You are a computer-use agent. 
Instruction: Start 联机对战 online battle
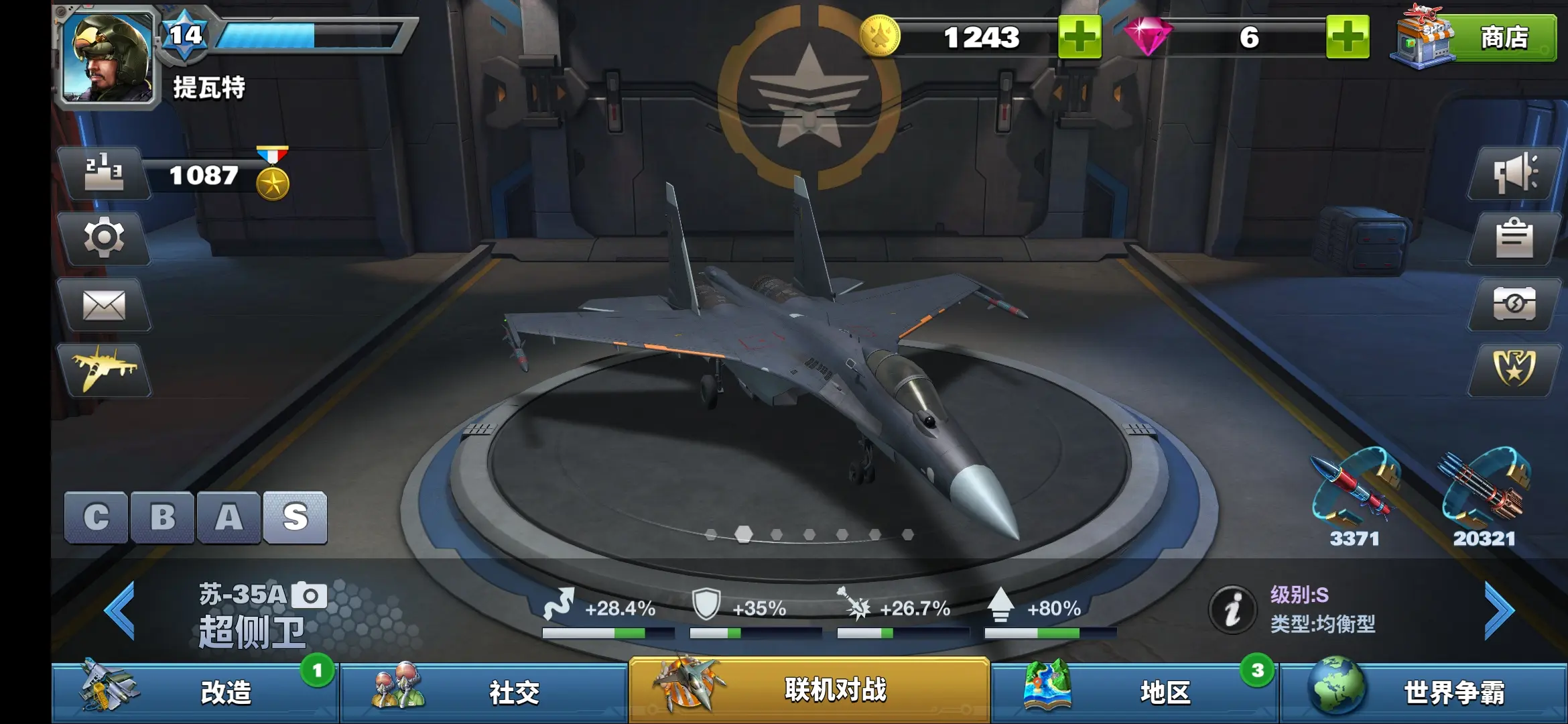[809, 690]
